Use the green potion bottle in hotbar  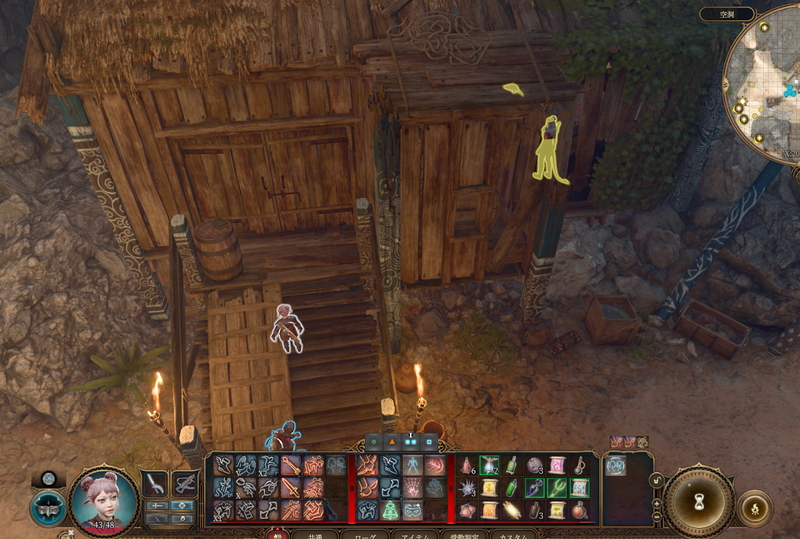pos(512,465)
